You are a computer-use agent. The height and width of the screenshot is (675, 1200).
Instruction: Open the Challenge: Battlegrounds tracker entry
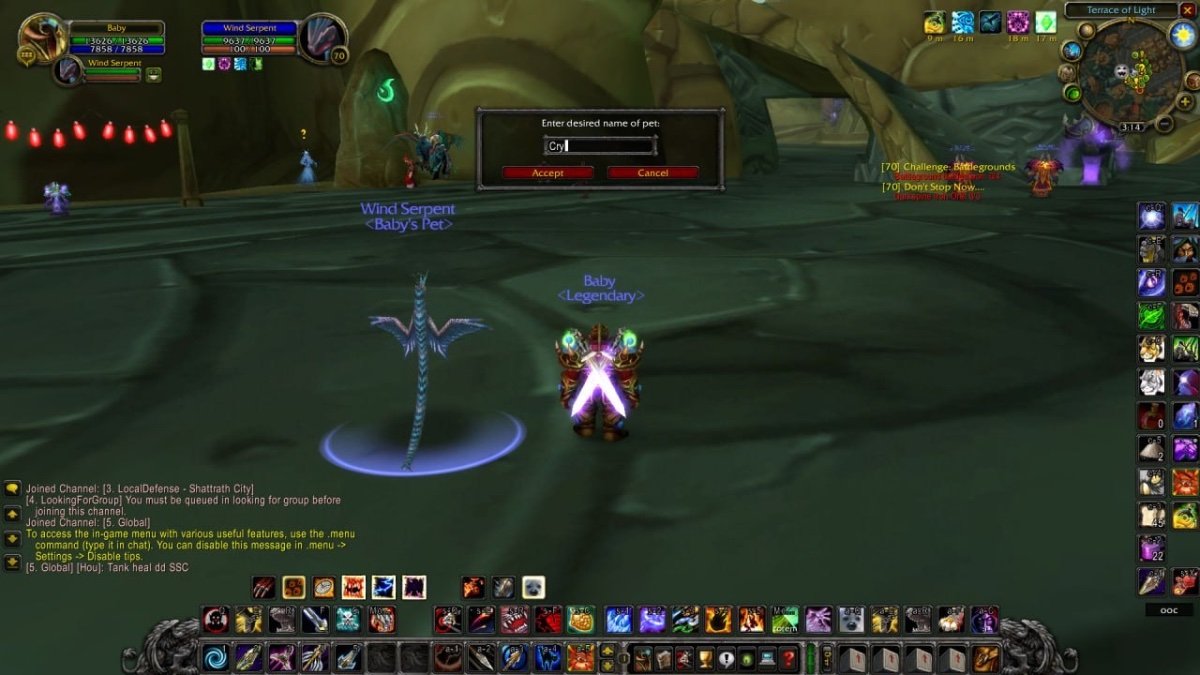point(948,166)
